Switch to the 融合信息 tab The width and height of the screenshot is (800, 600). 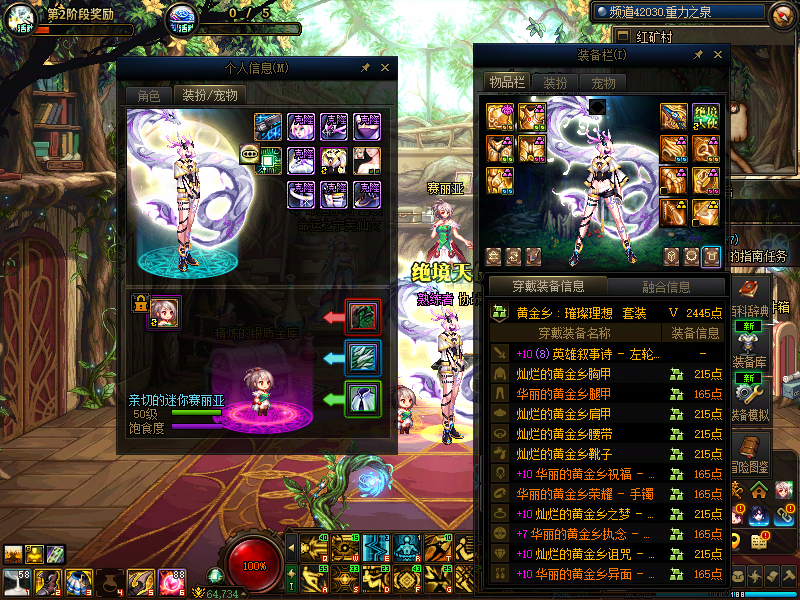665,287
